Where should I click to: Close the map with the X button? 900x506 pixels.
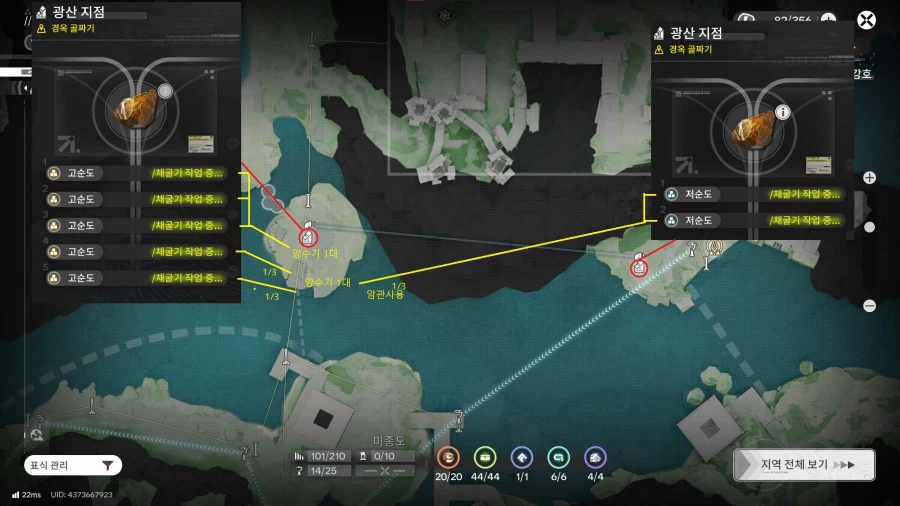(x=867, y=20)
